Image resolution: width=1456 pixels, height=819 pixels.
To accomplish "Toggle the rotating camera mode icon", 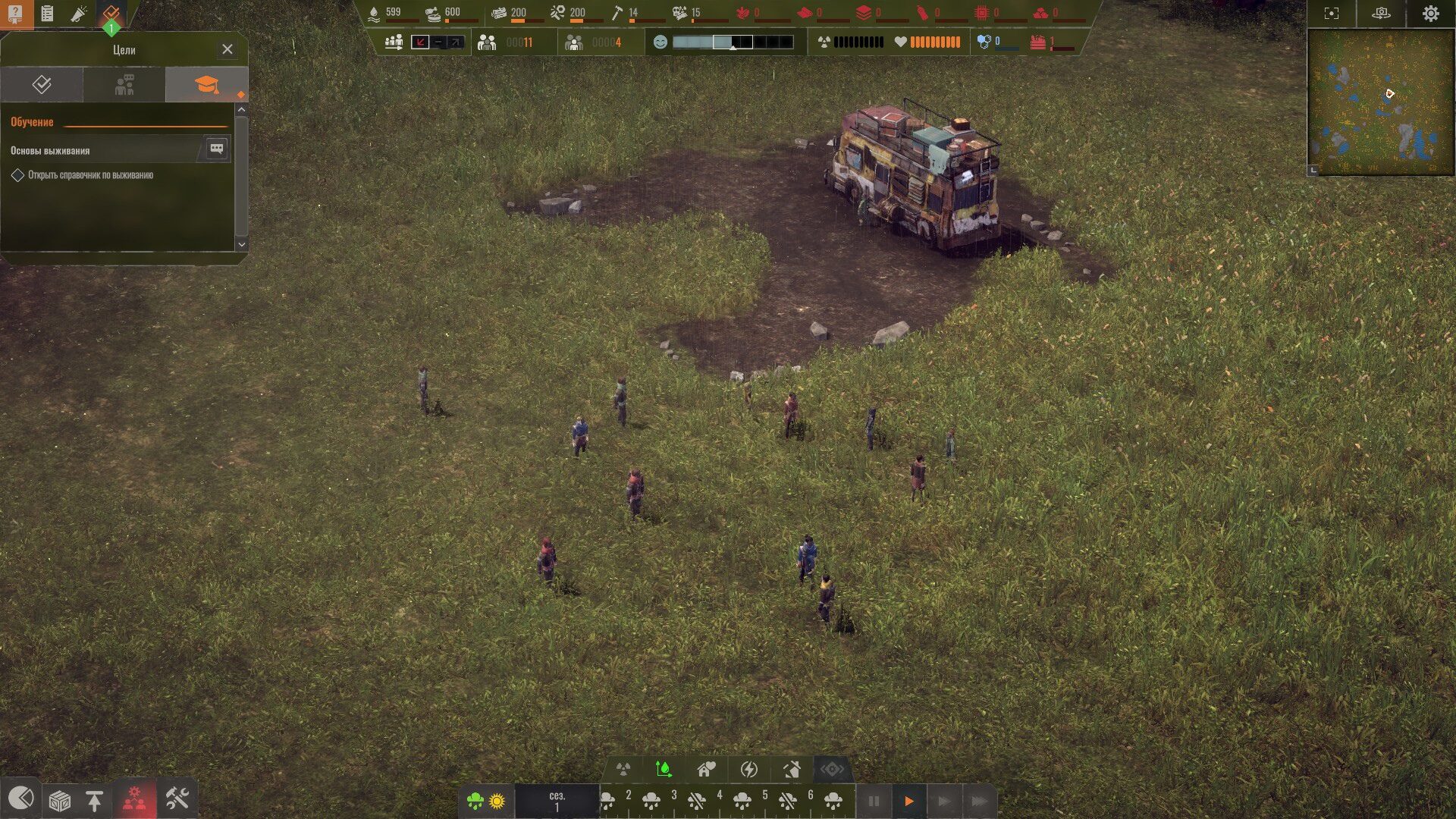I will (x=1381, y=14).
